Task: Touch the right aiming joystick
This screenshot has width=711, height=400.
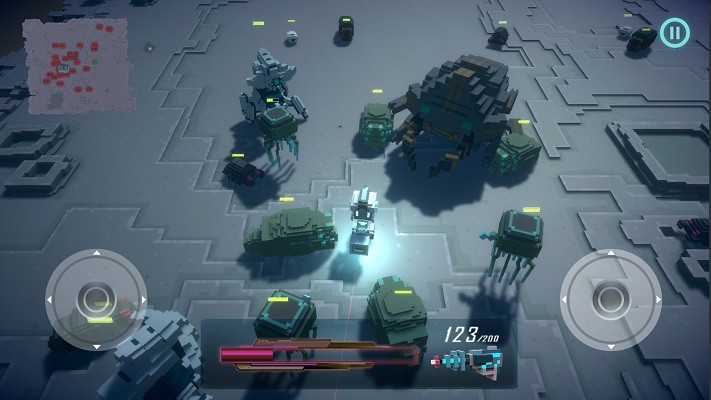Action: pos(609,297)
